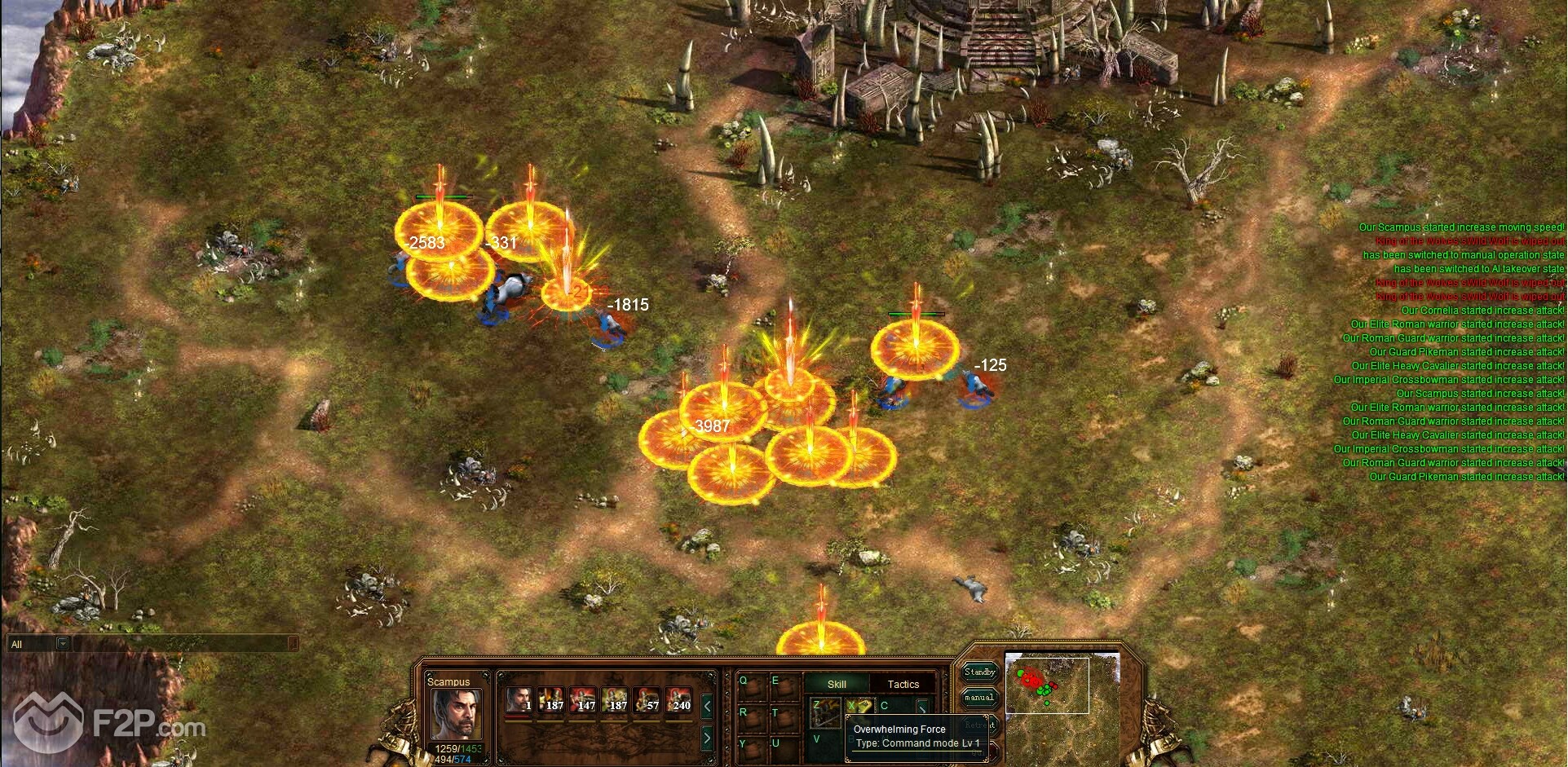Click the chat send button
This screenshot has height=767, width=1568.
(294, 644)
